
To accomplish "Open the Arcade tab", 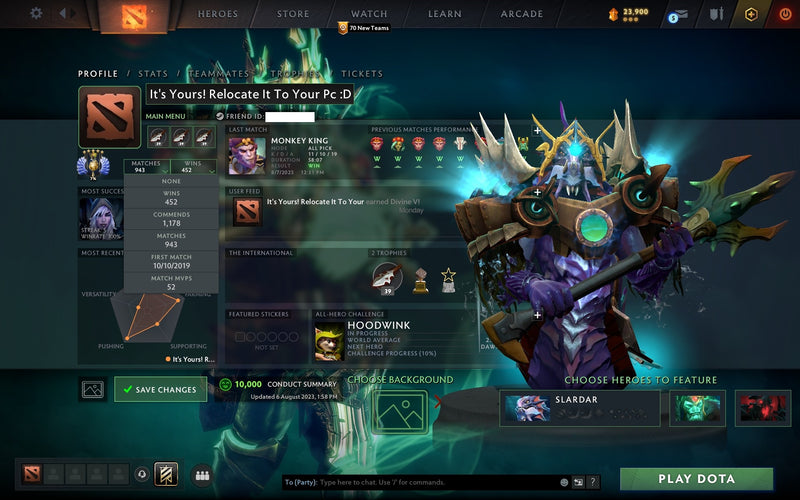I will pyautogui.click(x=521, y=14).
